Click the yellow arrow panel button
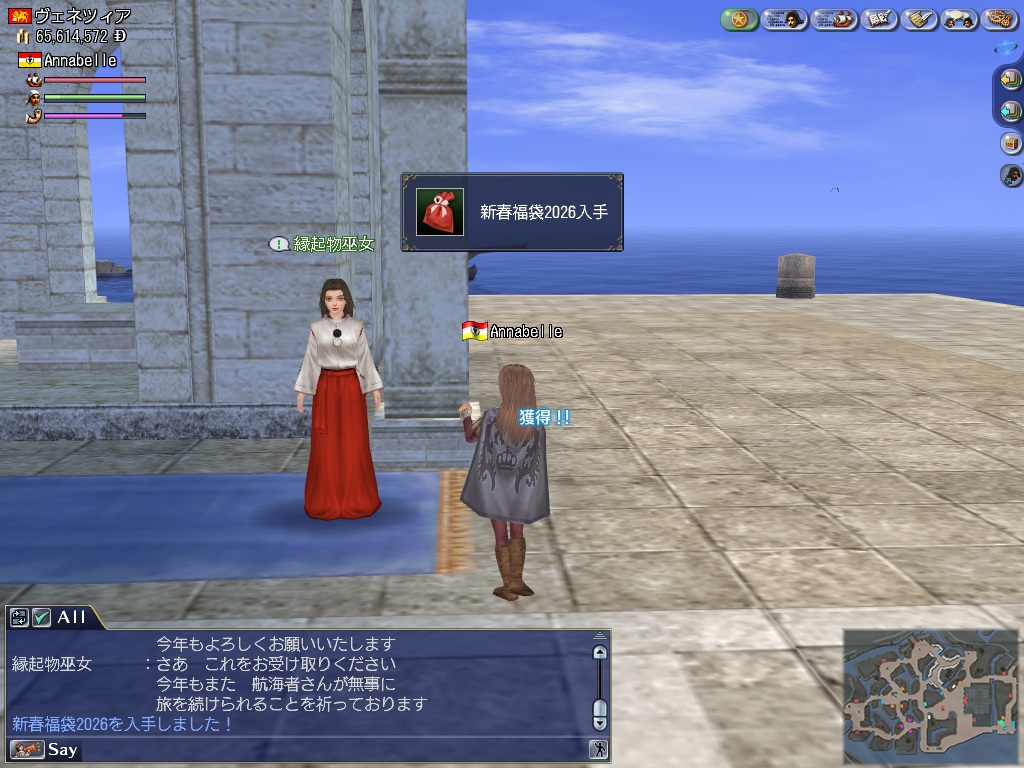 coord(1010,79)
